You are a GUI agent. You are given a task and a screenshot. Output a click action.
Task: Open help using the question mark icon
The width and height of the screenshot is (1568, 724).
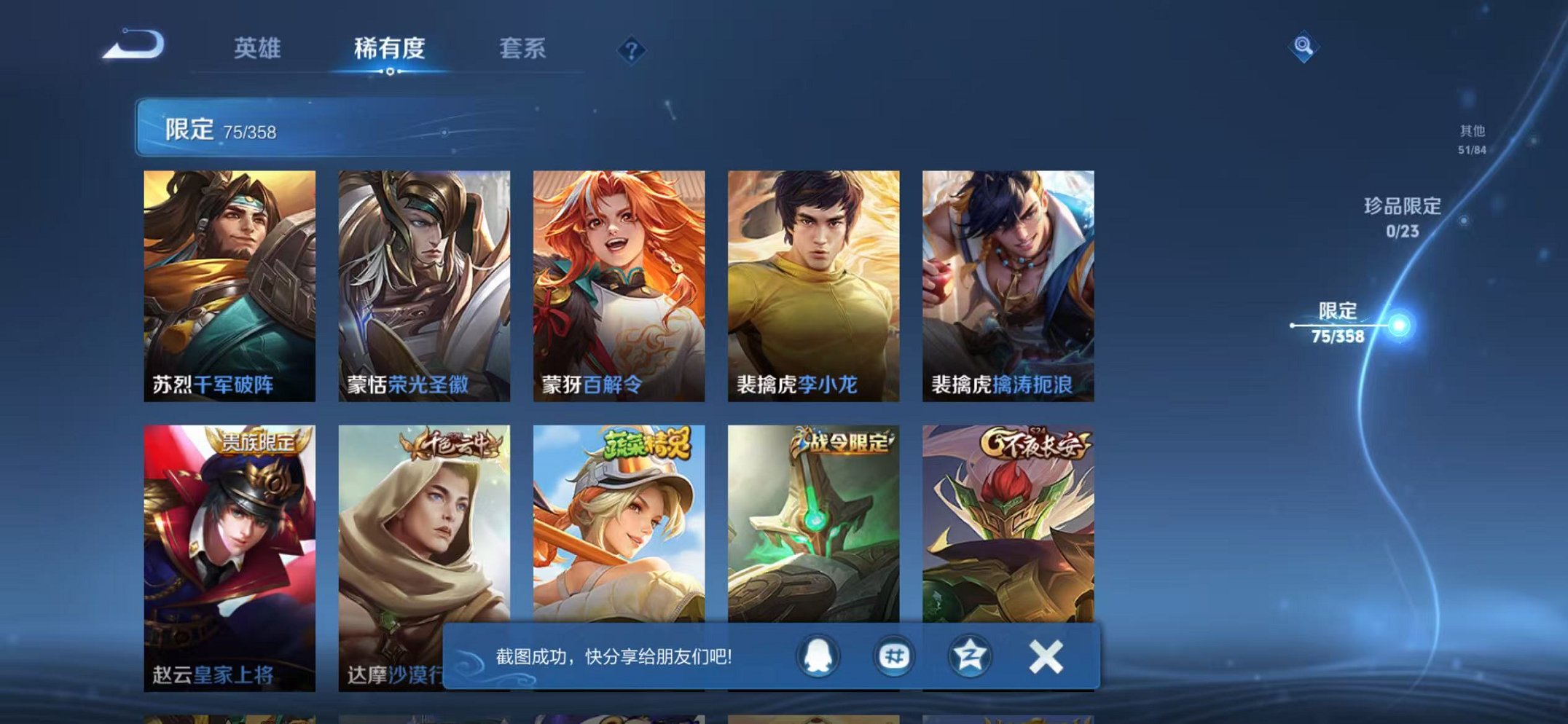pos(631,50)
